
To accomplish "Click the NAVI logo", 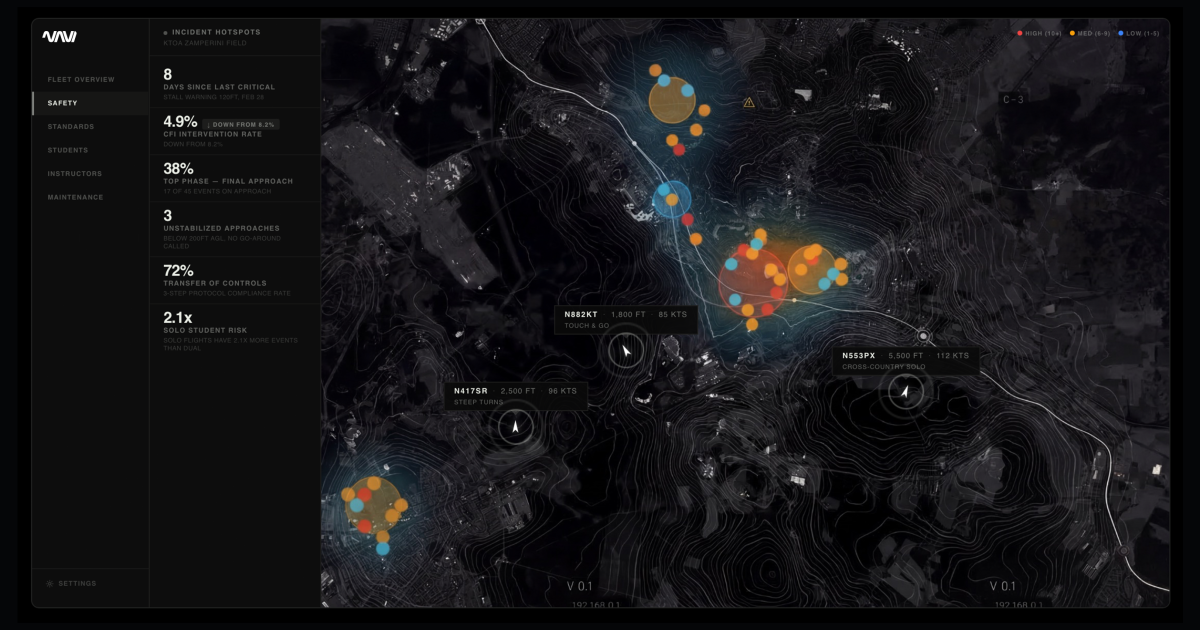I will pos(59,37).
